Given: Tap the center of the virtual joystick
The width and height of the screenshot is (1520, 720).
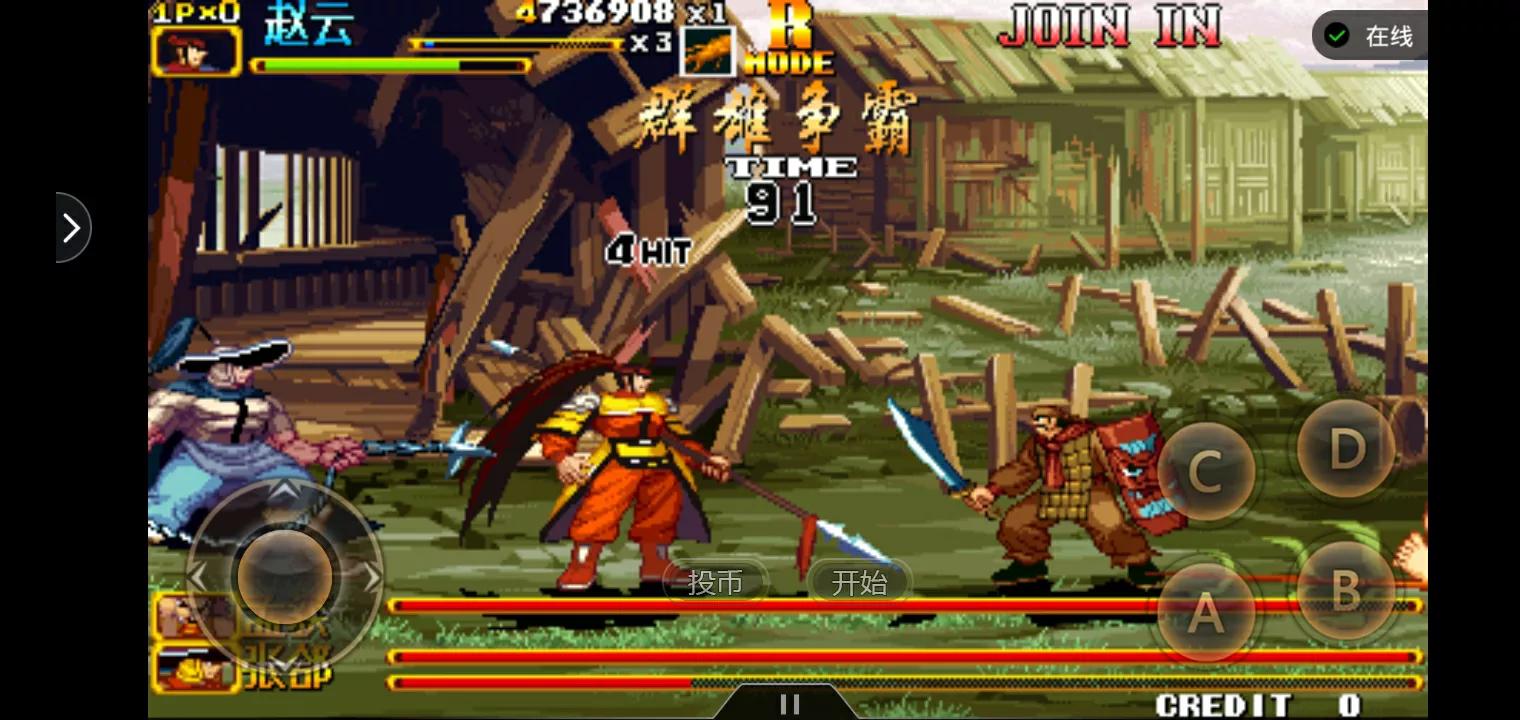Looking at the screenshot, I should (x=285, y=575).
